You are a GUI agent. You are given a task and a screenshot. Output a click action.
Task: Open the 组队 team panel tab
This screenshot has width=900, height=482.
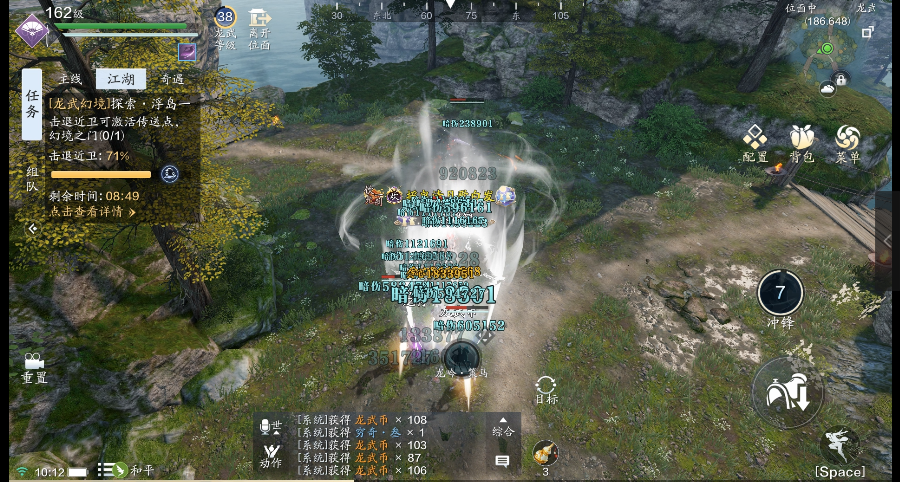(x=32, y=178)
